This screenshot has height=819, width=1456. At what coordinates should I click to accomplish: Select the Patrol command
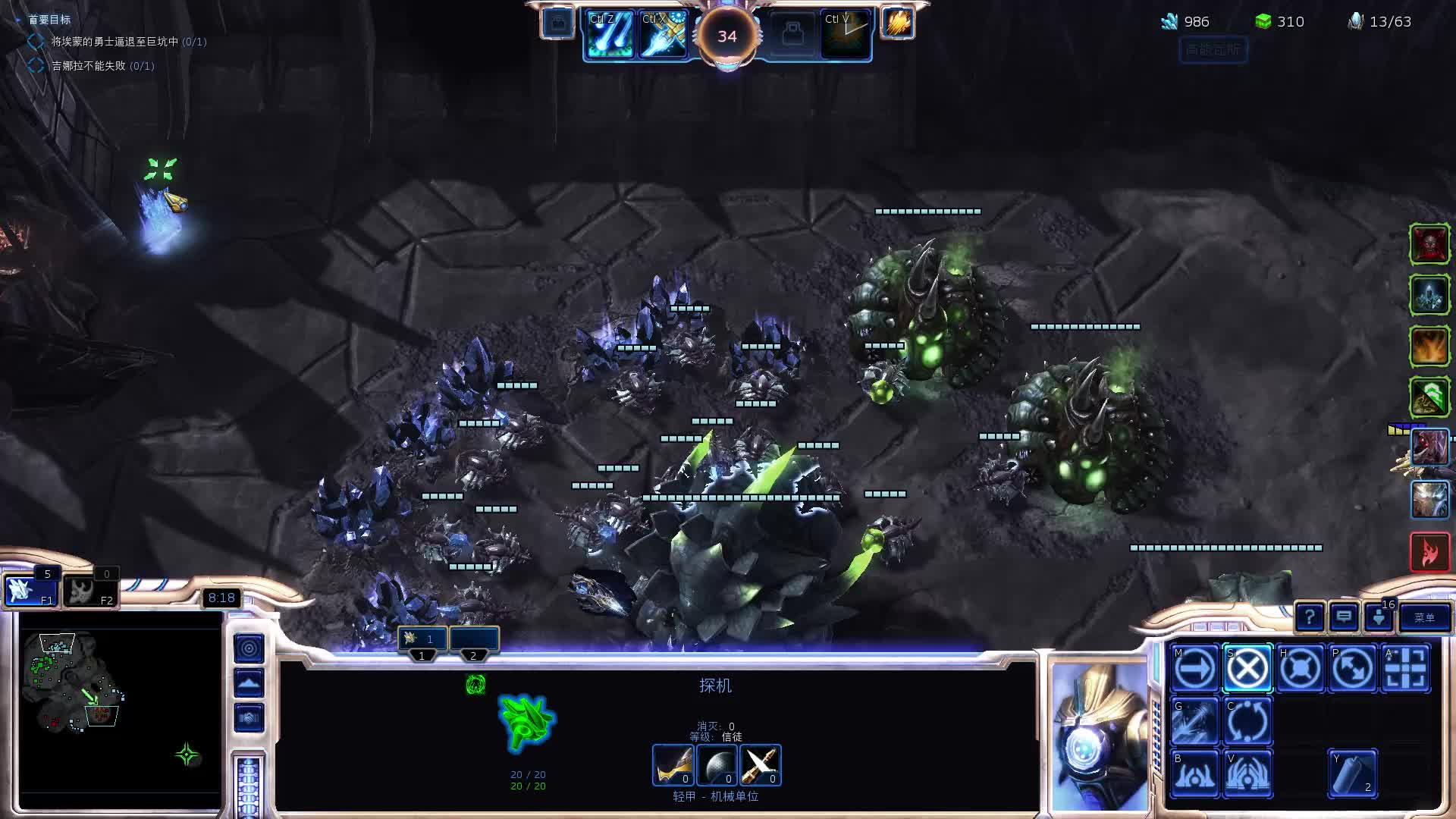1353,669
